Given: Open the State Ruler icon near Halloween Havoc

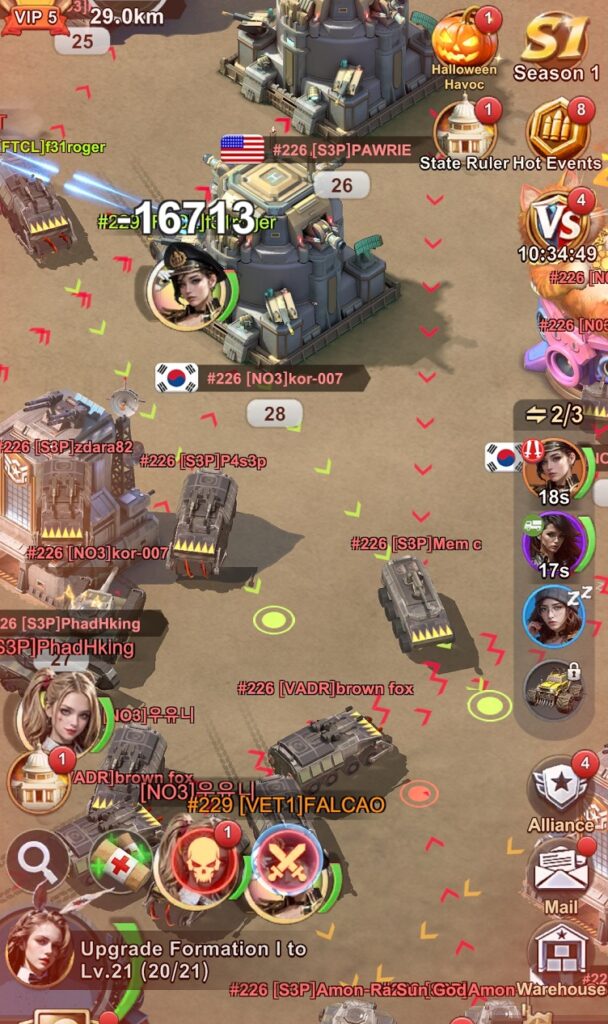Looking at the screenshot, I should tap(464, 130).
